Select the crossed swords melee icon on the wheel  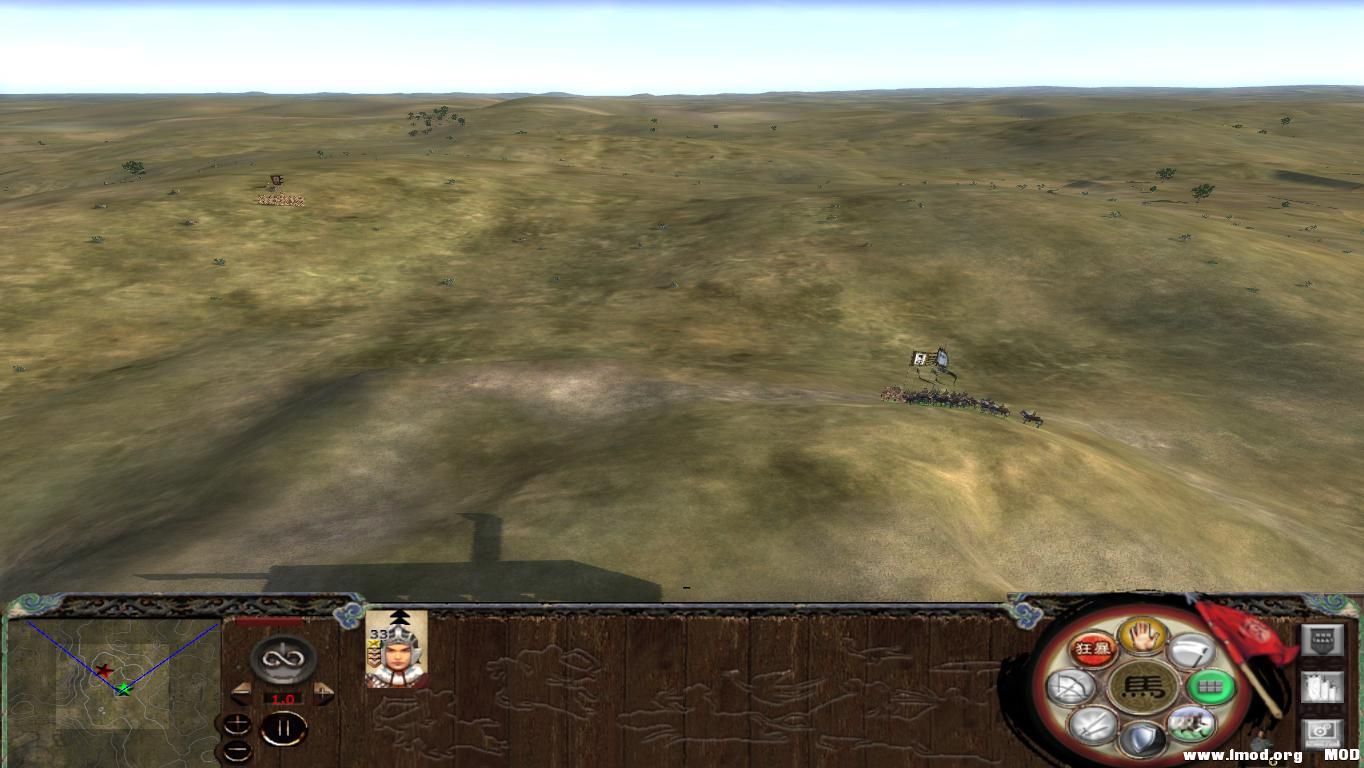[1091, 724]
